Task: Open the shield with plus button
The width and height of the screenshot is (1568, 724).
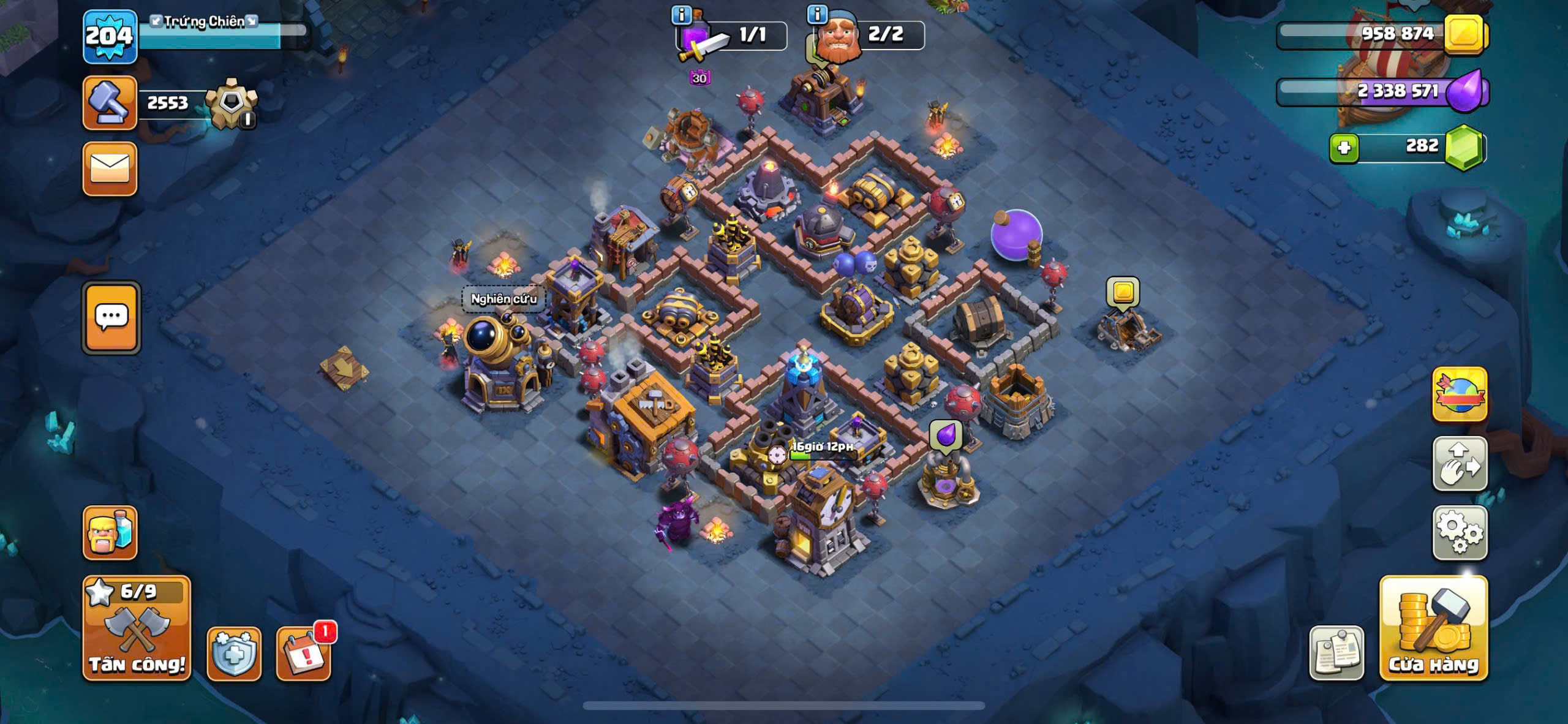Action: 234,654
